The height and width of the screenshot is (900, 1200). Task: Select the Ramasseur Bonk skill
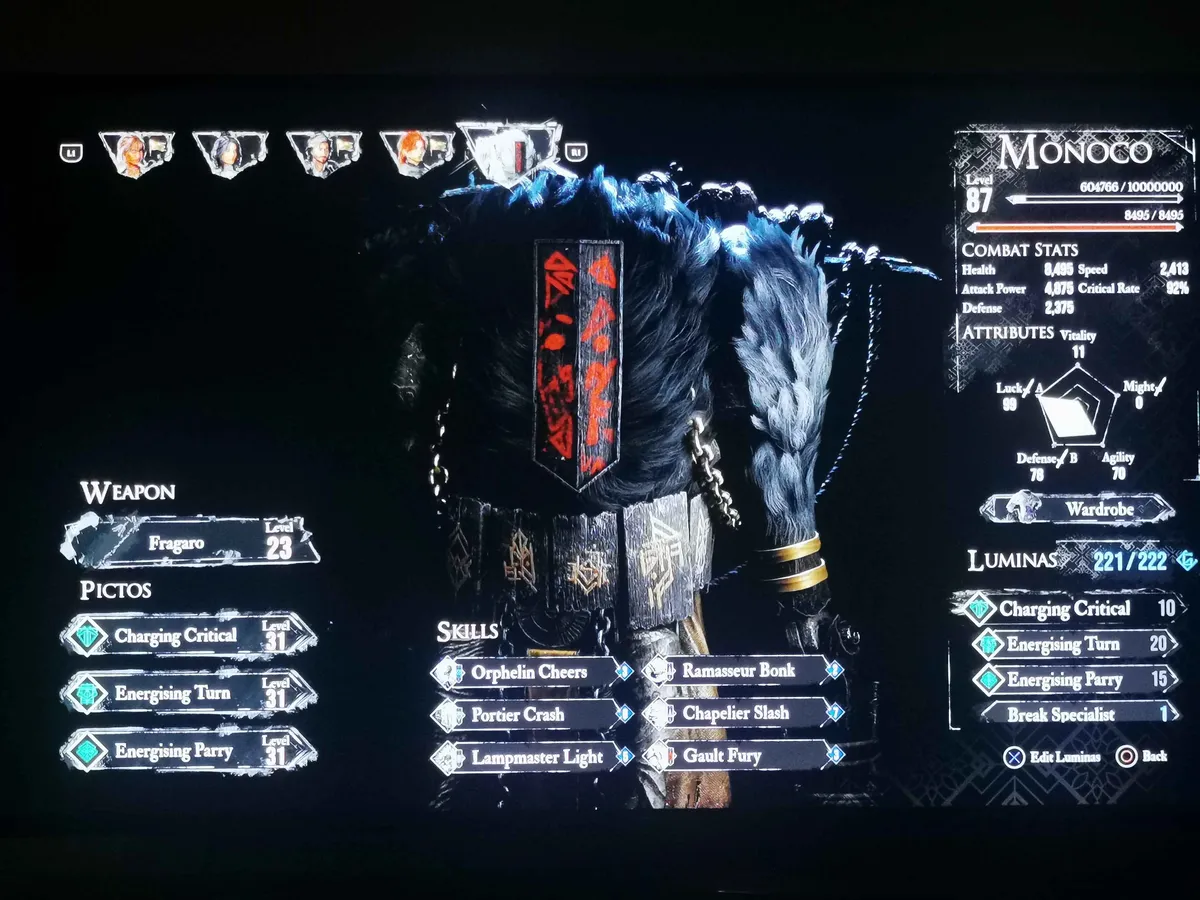tap(742, 671)
